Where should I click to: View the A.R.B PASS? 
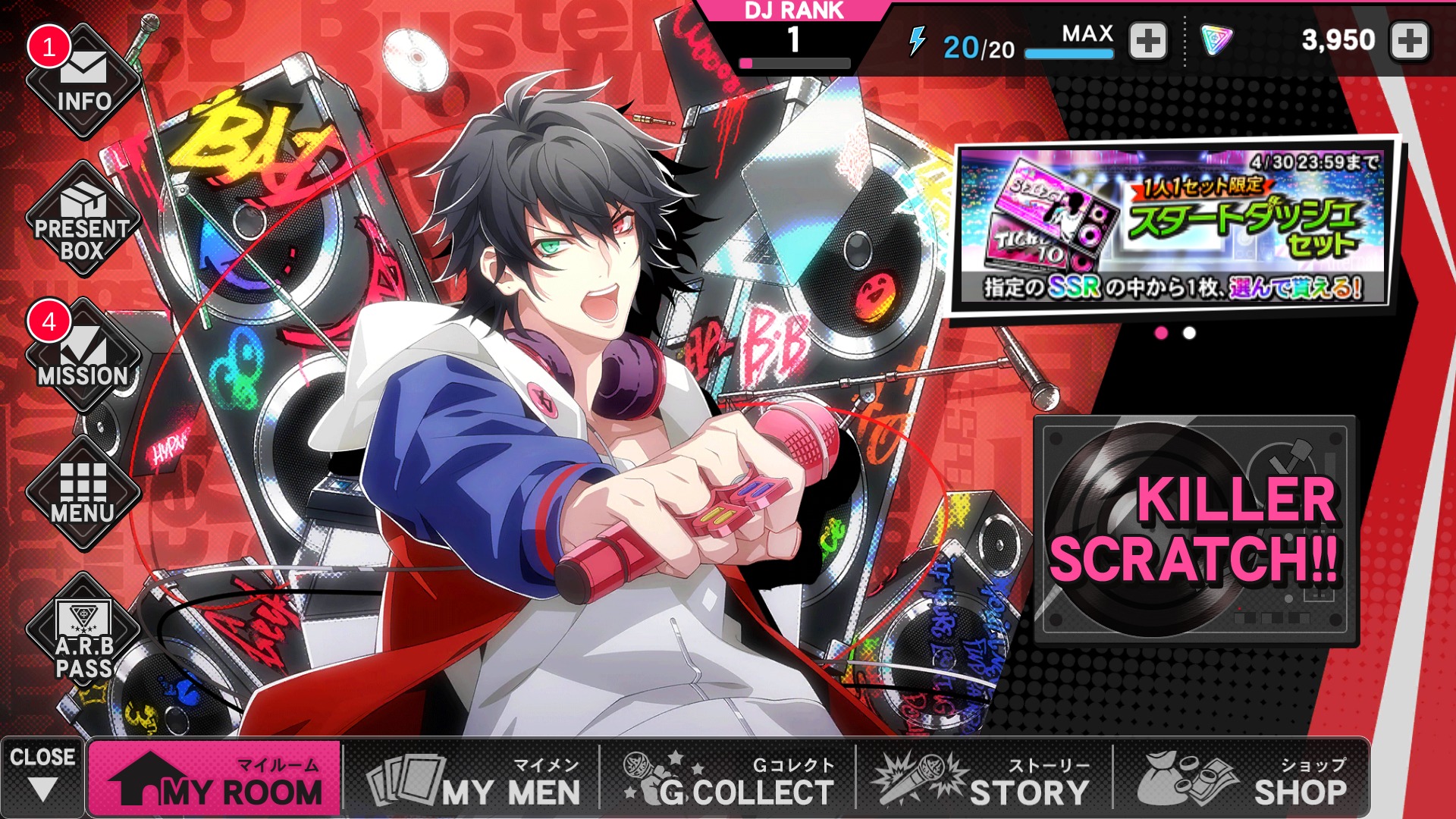point(83,635)
